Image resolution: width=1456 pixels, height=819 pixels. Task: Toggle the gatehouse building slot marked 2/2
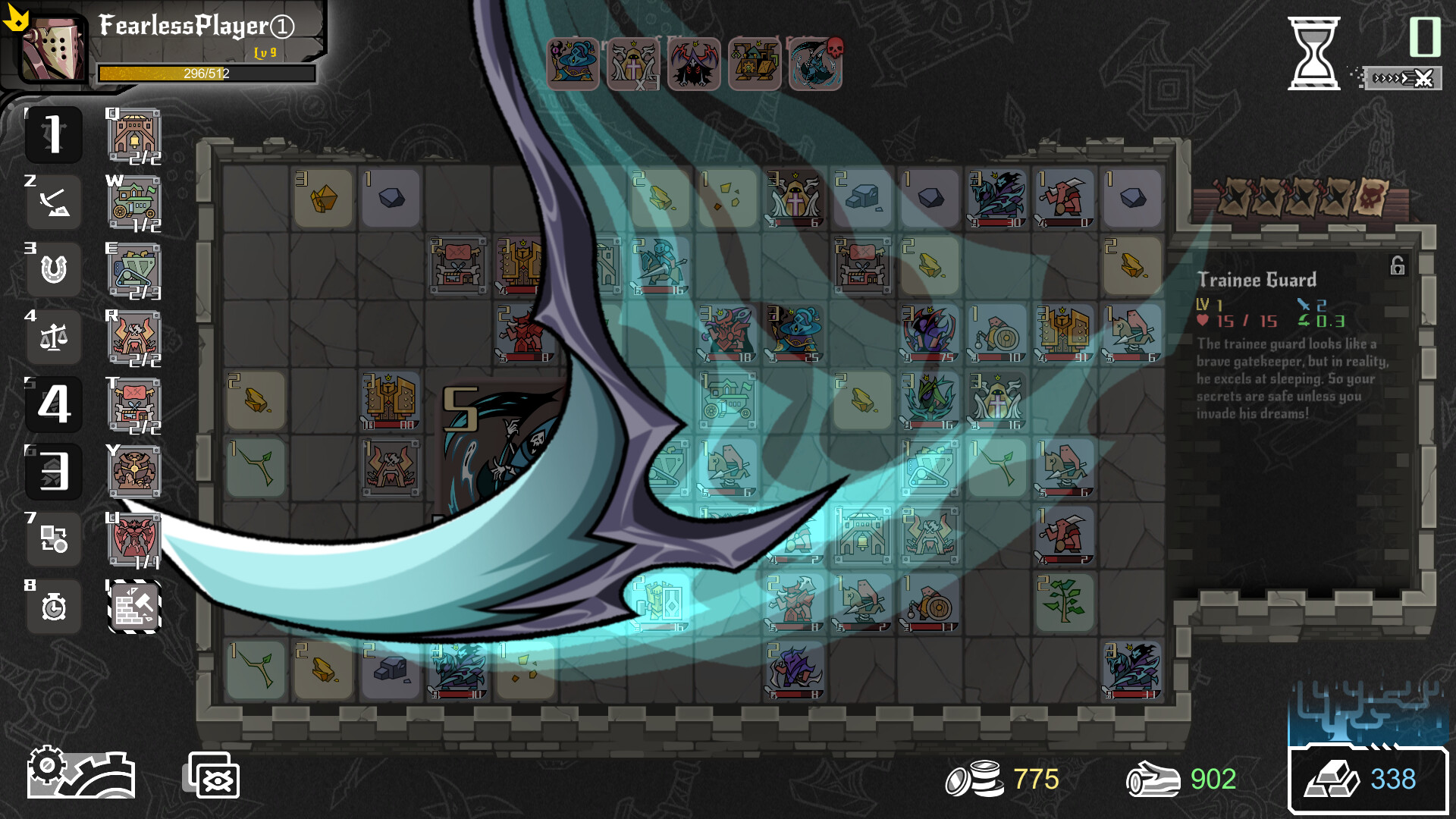133,136
